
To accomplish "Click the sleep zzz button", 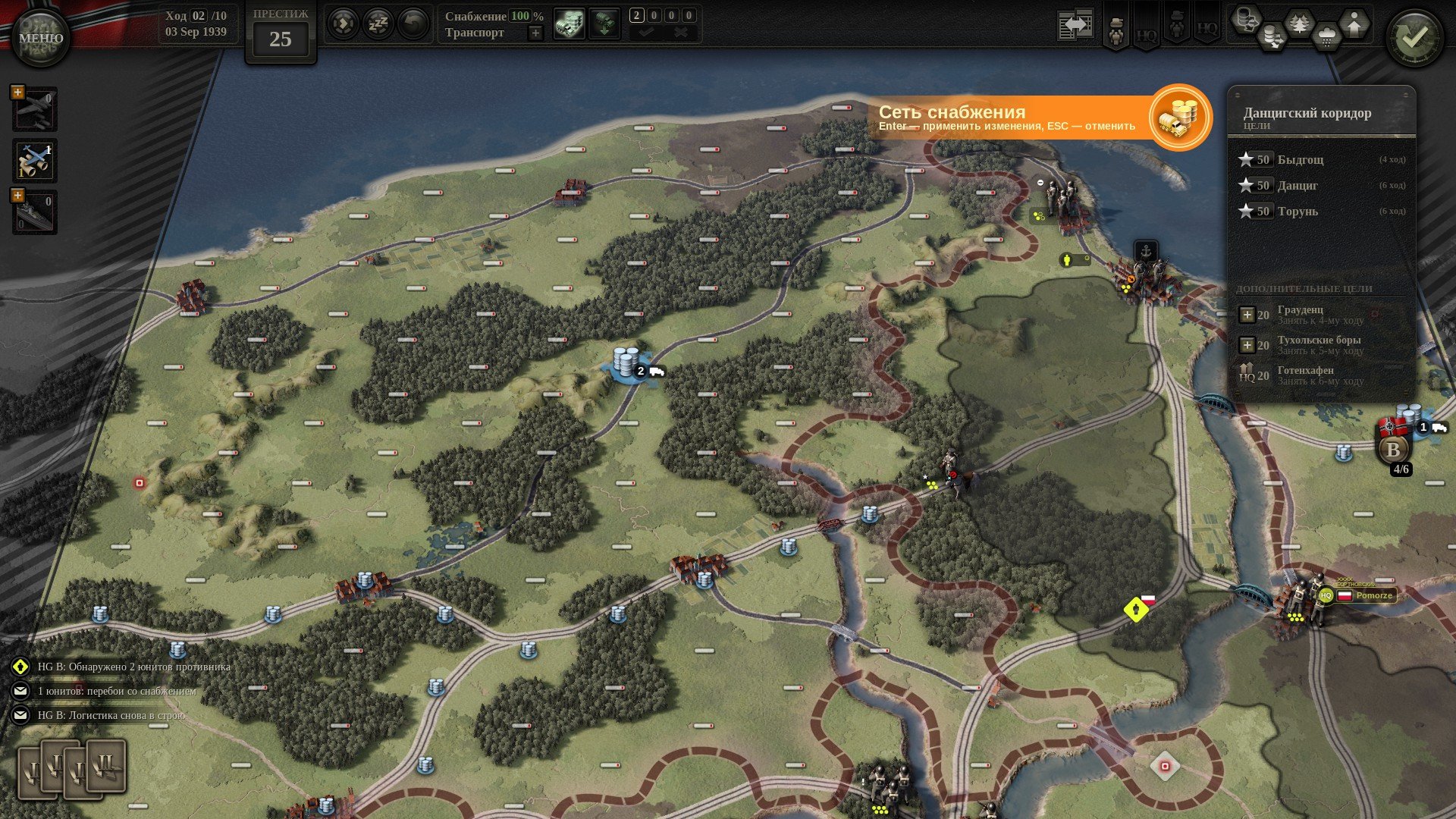I will [378, 24].
